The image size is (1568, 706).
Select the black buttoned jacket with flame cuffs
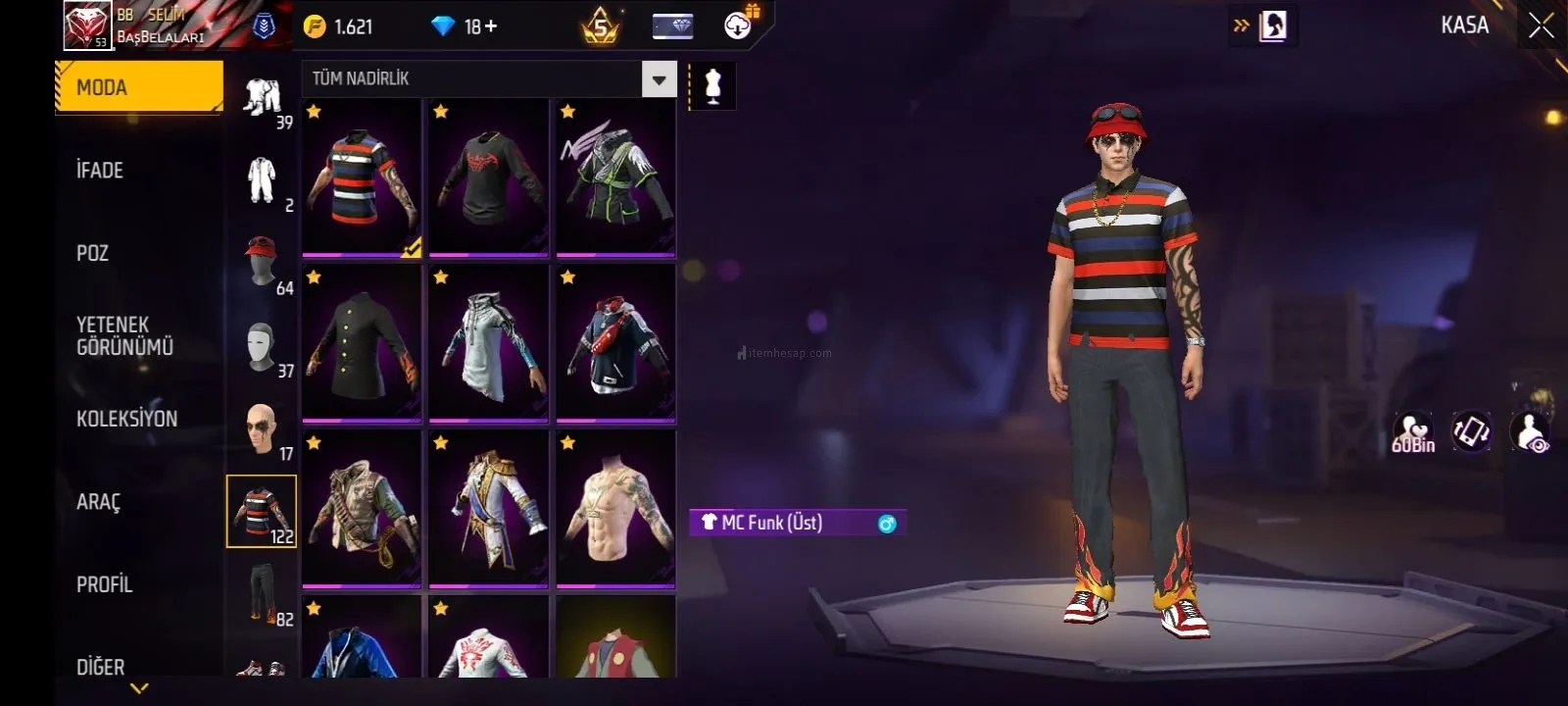click(x=362, y=344)
